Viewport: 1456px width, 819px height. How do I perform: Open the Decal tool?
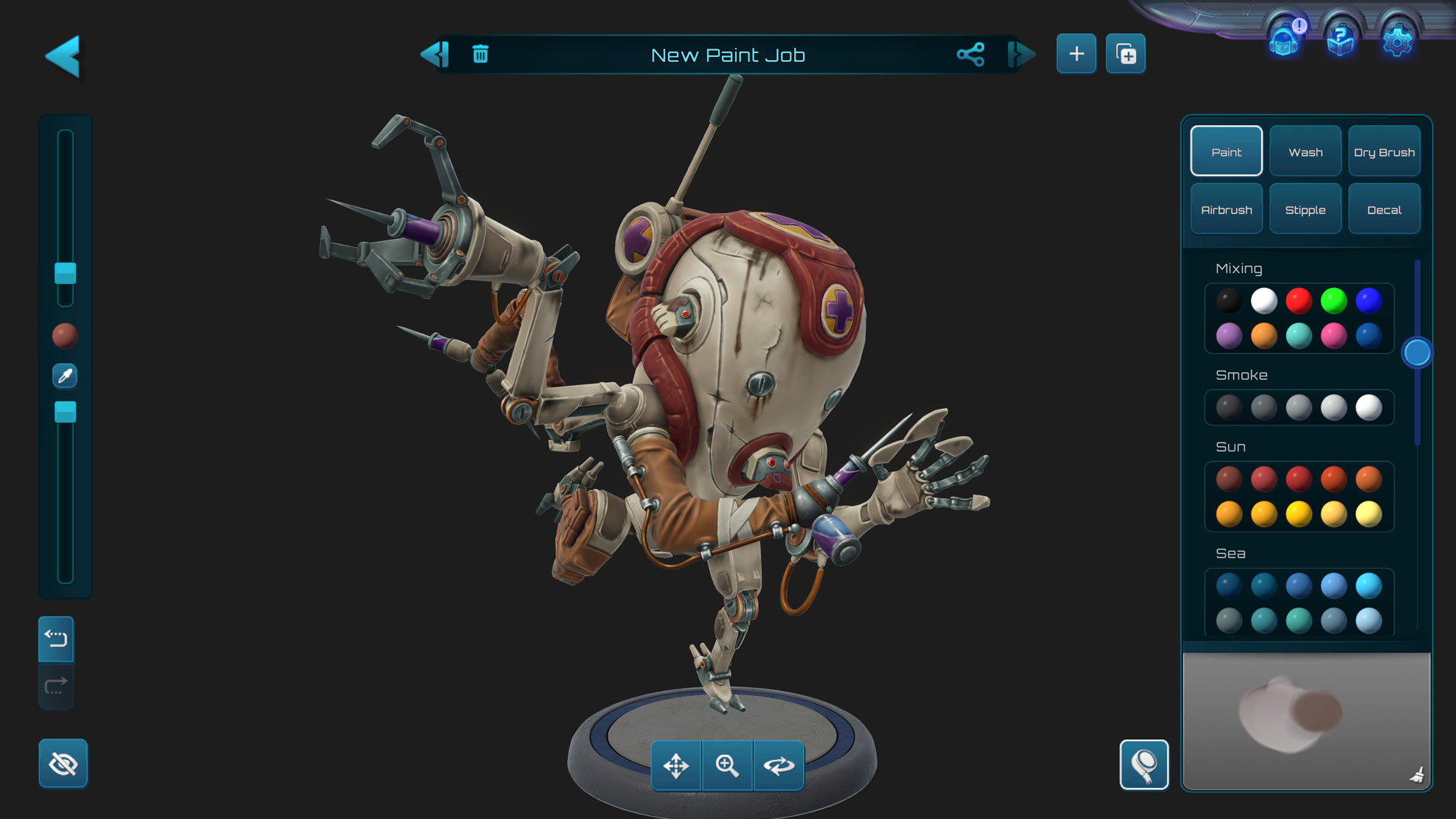pos(1384,209)
